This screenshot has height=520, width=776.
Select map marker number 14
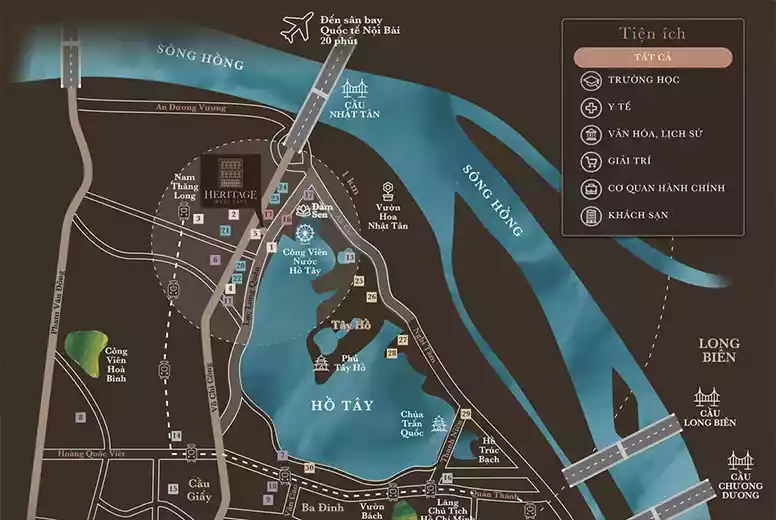click(176, 436)
